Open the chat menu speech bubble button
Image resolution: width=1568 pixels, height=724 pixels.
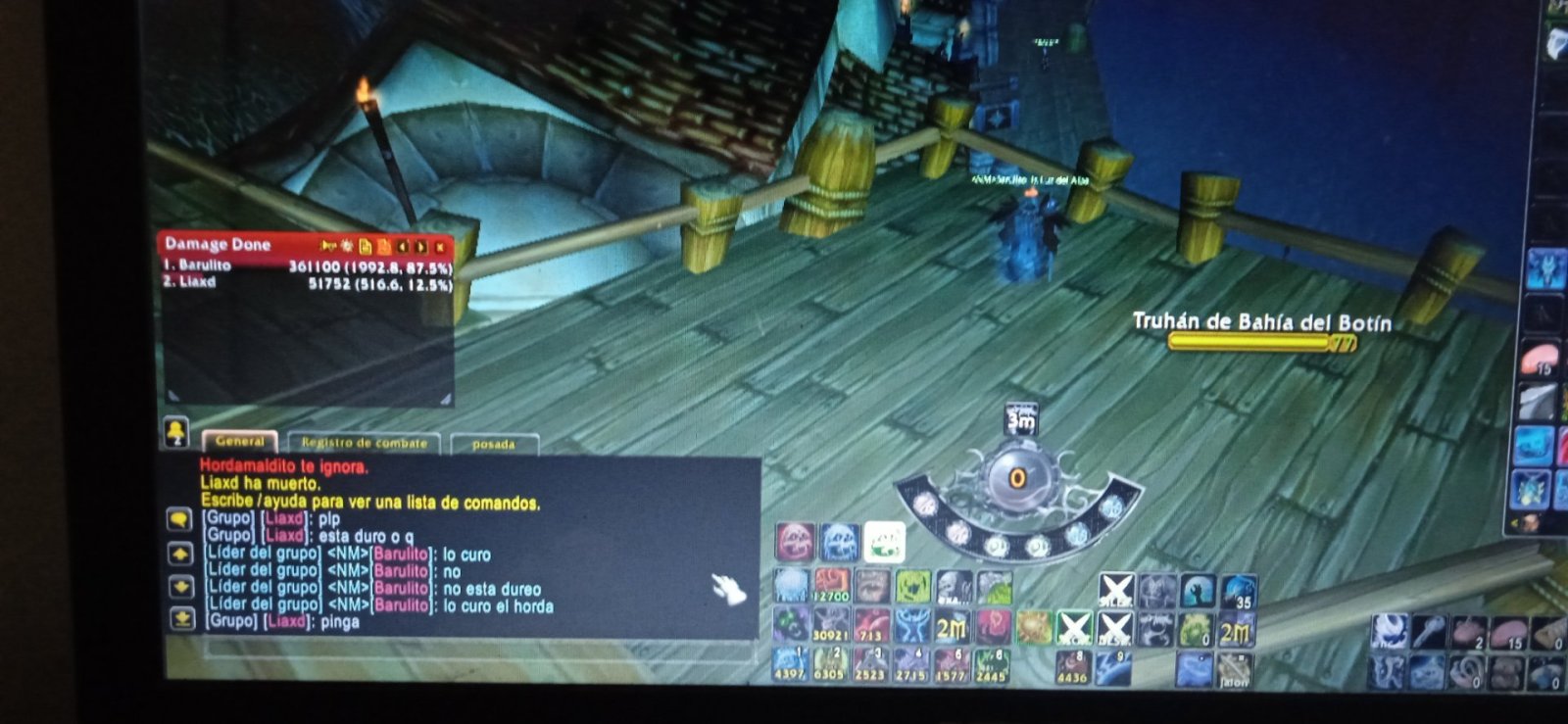(x=179, y=518)
